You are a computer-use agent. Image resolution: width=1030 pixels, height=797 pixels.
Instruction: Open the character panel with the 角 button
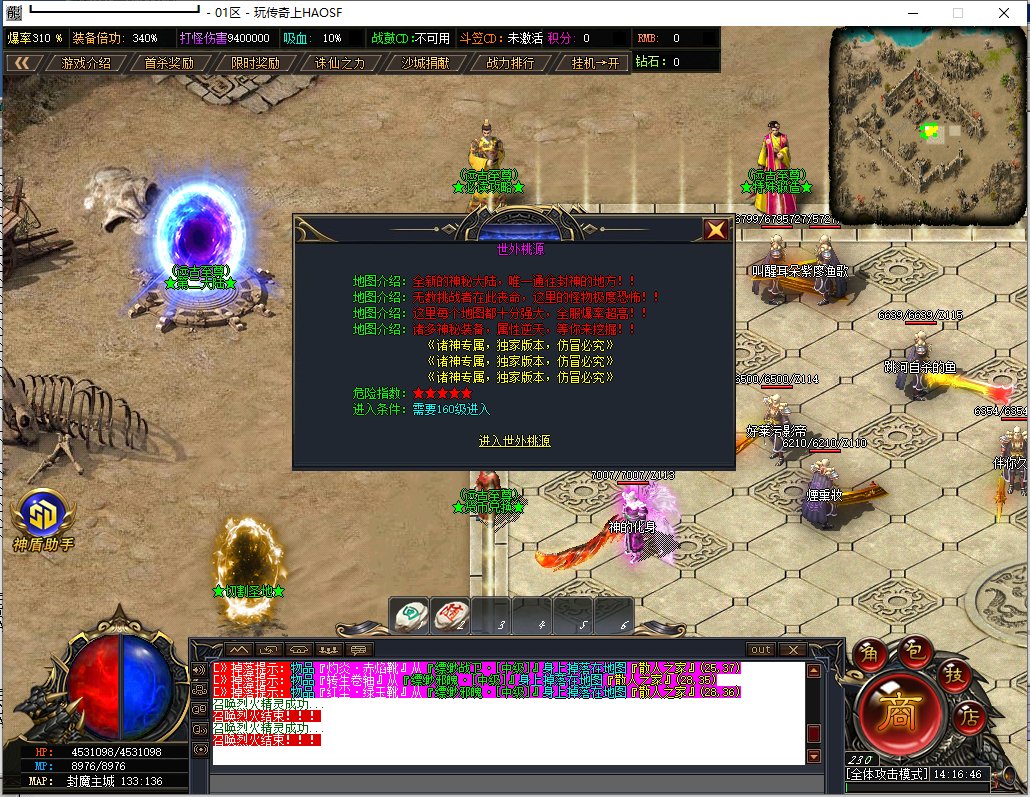872,652
